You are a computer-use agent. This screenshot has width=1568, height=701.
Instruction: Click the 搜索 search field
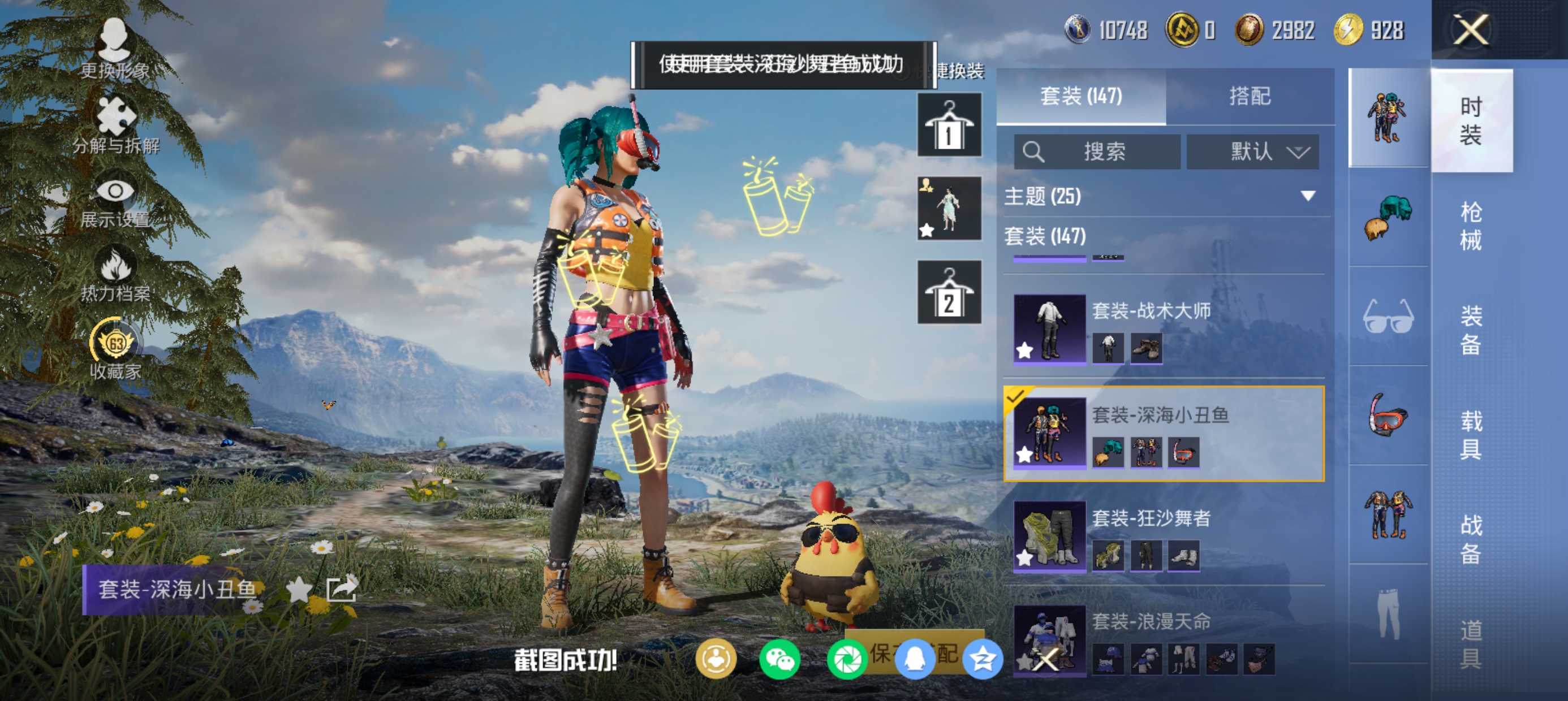click(x=1097, y=152)
